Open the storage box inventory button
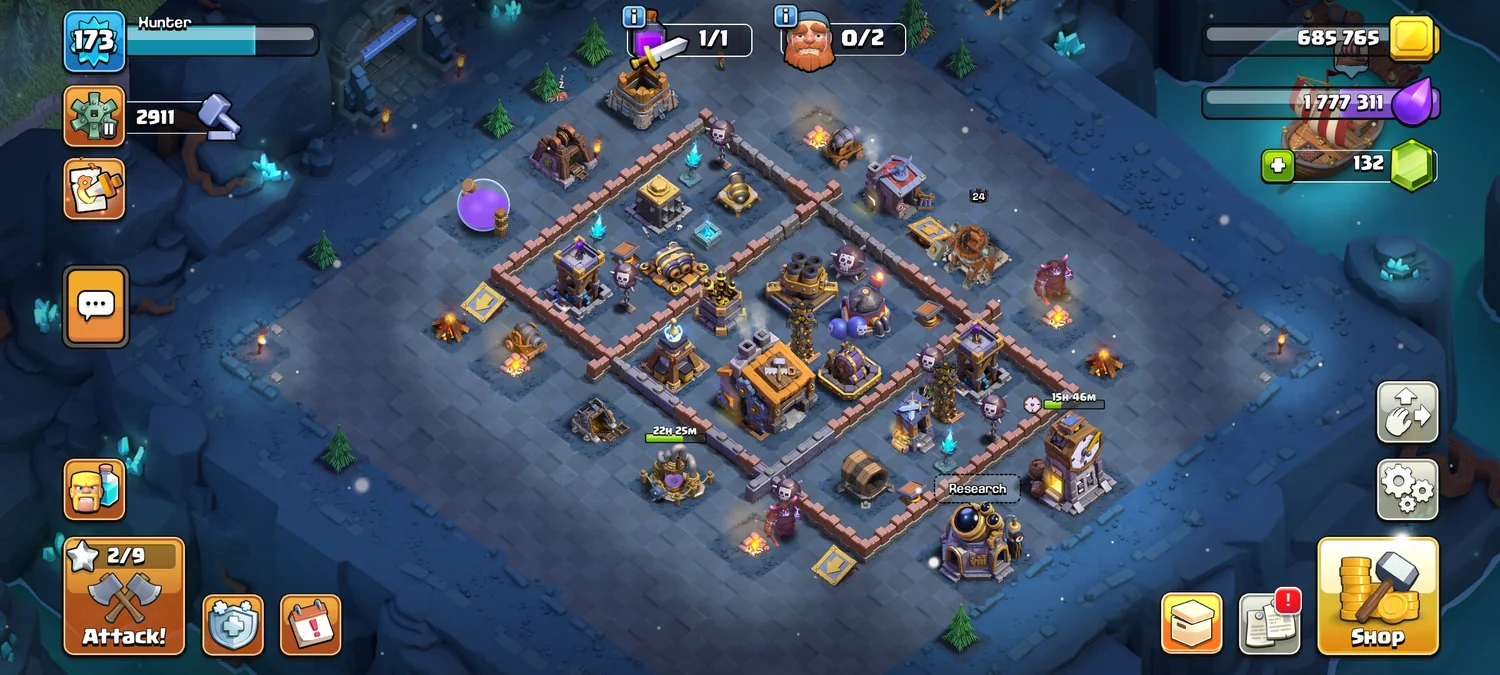This screenshot has width=1500, height=675. [x=1191, y=624]
